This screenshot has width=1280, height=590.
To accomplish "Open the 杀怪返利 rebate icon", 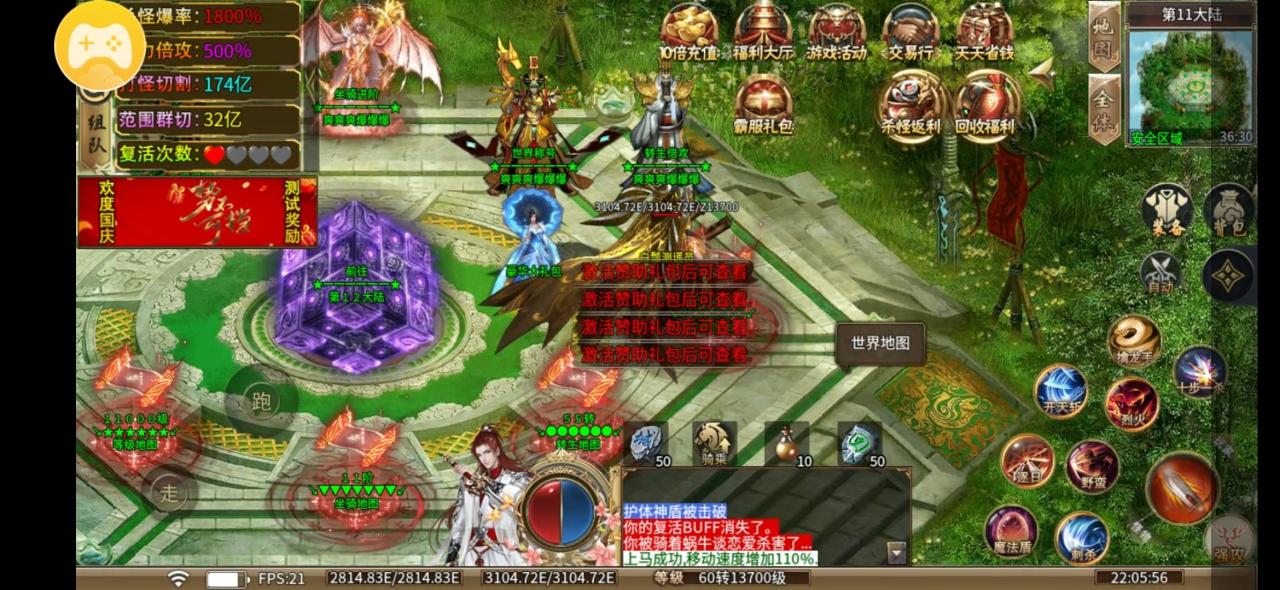I will 911,104.
